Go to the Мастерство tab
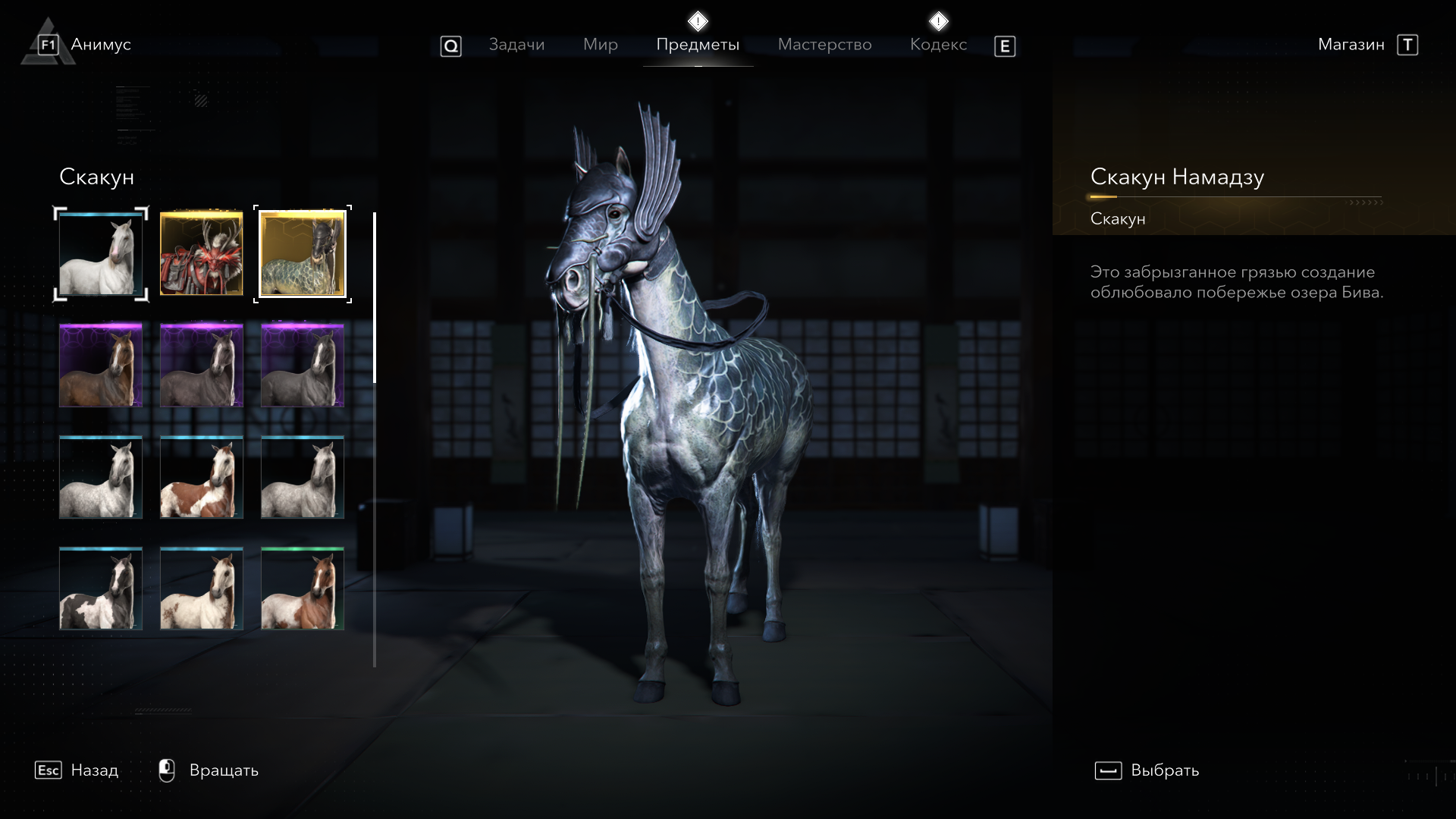The height and width of the screenshot is (819, 1456). pyautogui.click(x=824, y=45)
